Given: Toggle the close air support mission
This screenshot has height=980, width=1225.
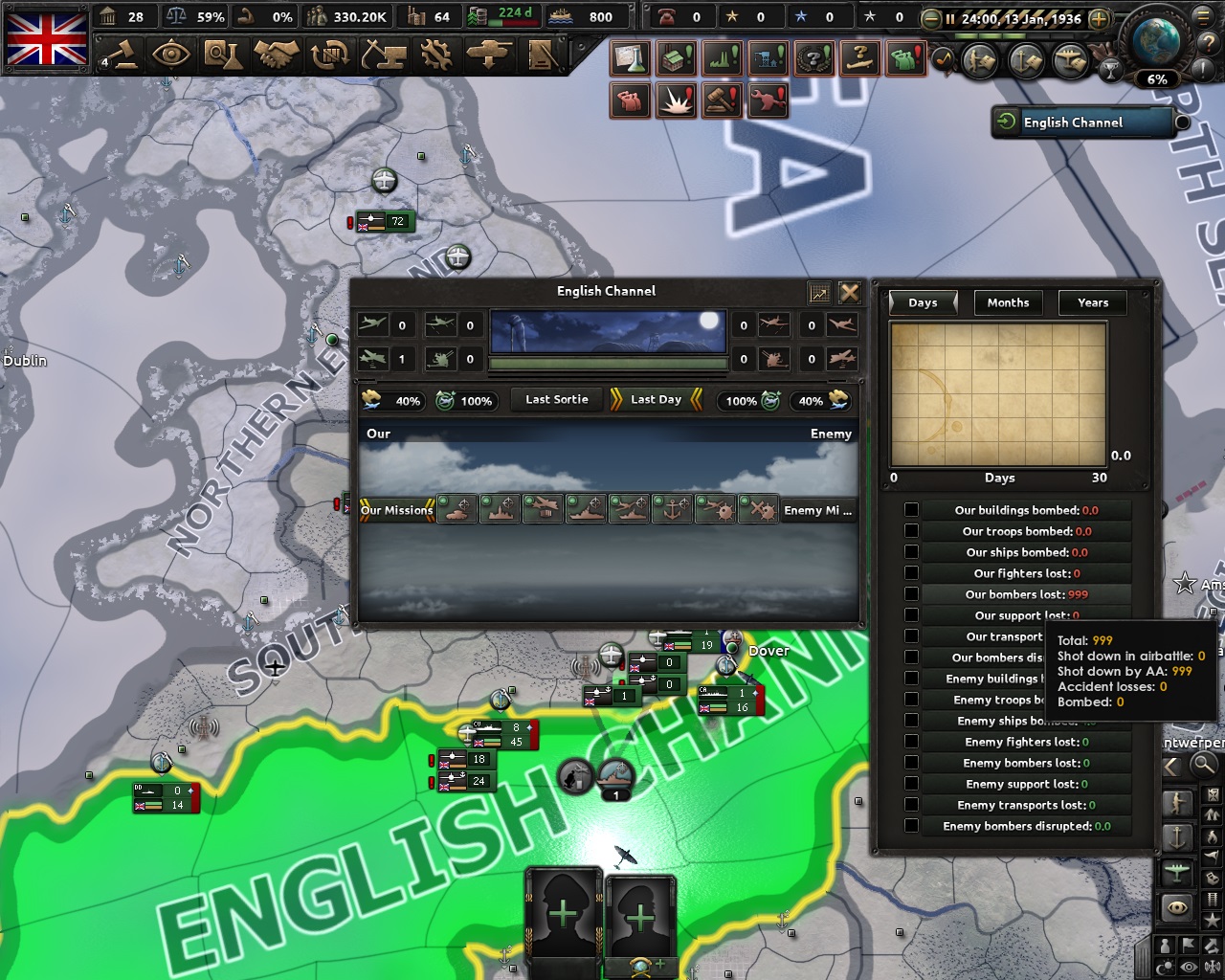Looking at the screenshot, I should [x=456, y=510].
